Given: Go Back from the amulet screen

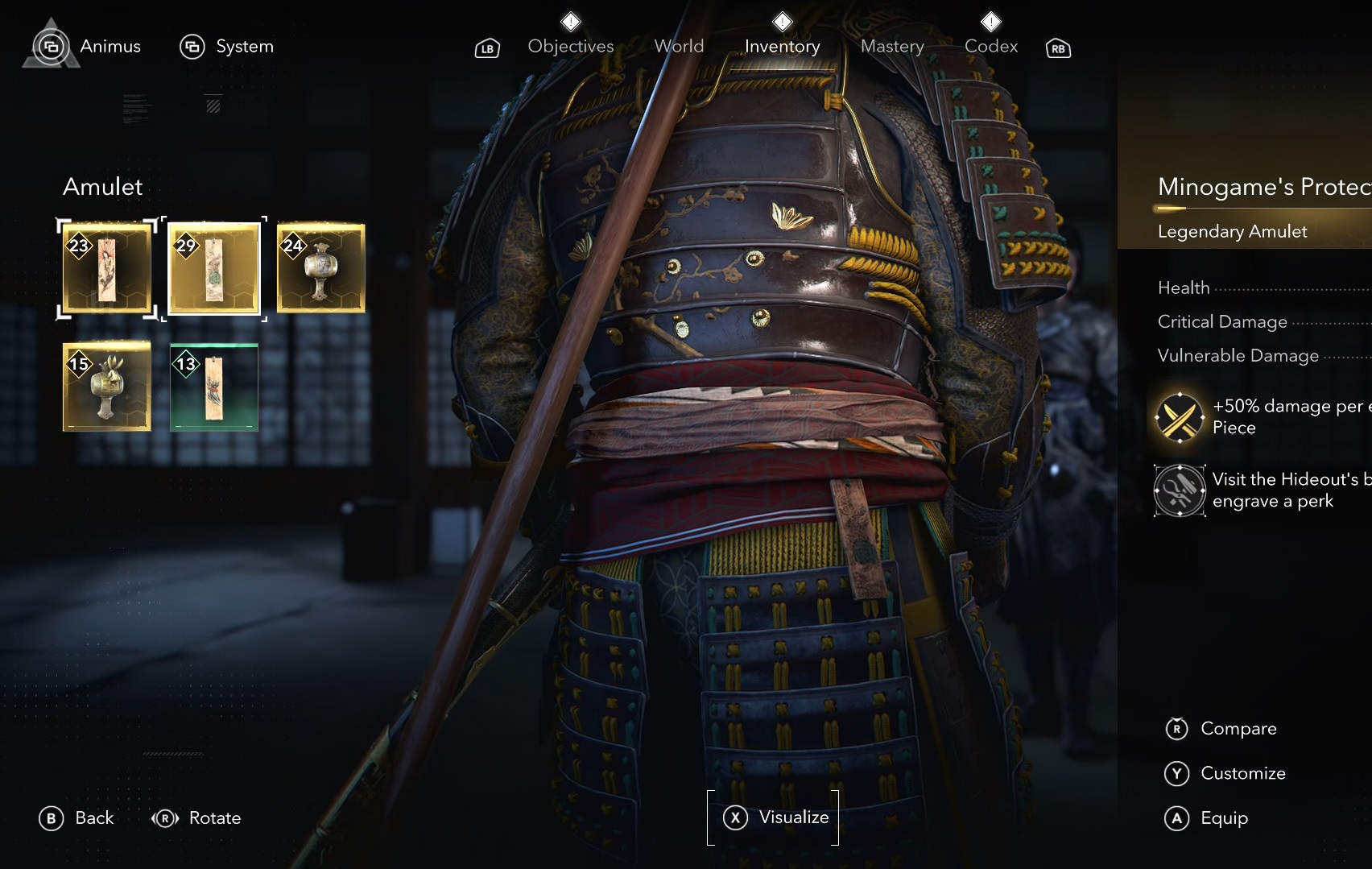Looking at the screenshot, I should (x=76, y=818).
